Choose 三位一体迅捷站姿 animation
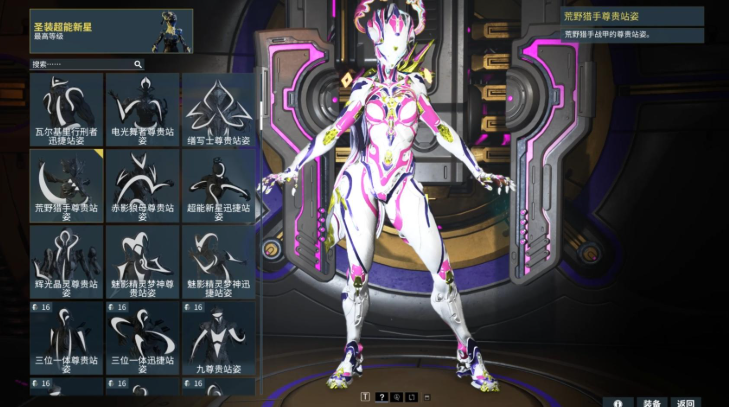 click(x=142, y=338)
